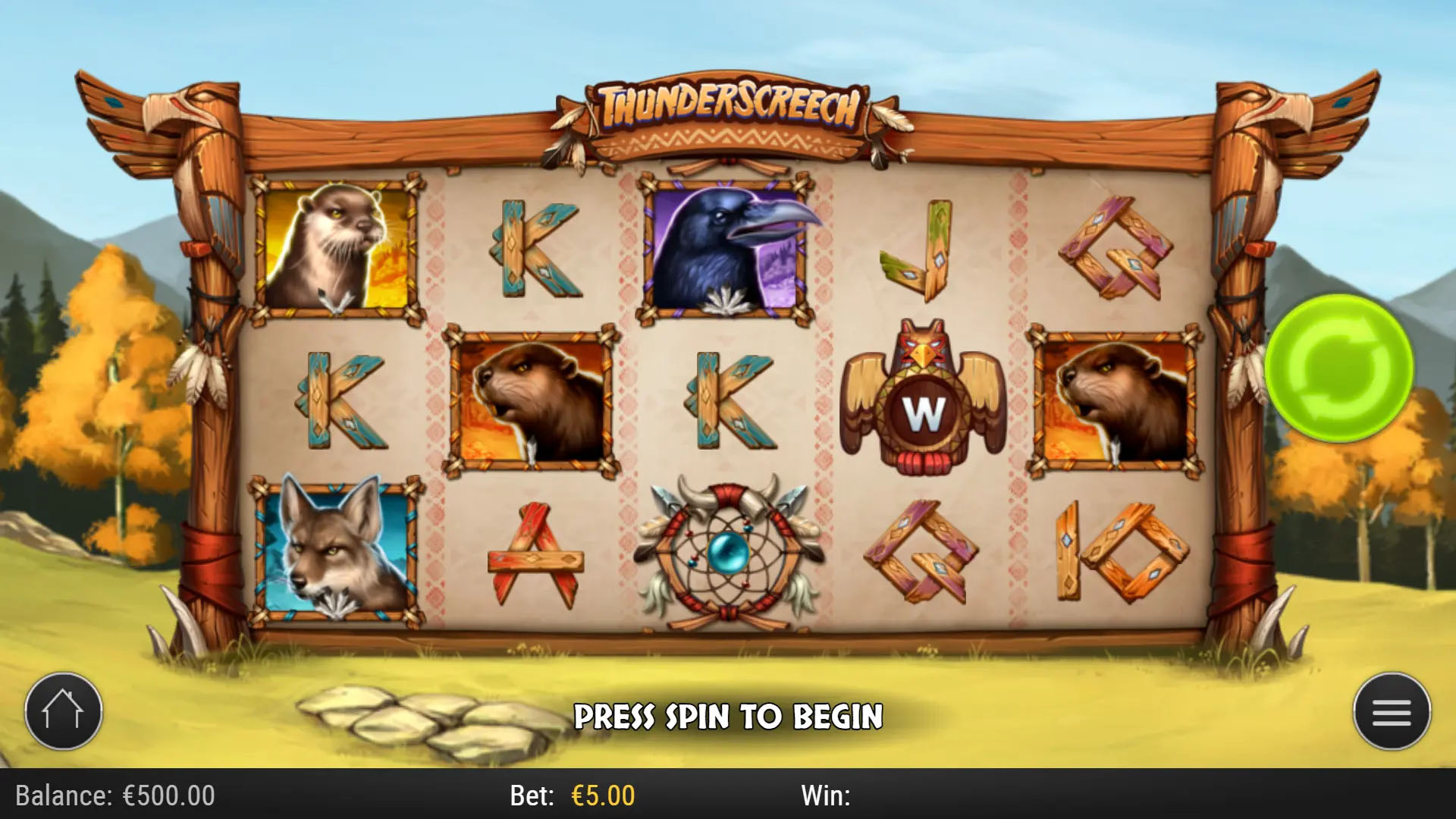Click the raven symbol on reel three
The image size is (1456, 819).
tap(724, 250)
